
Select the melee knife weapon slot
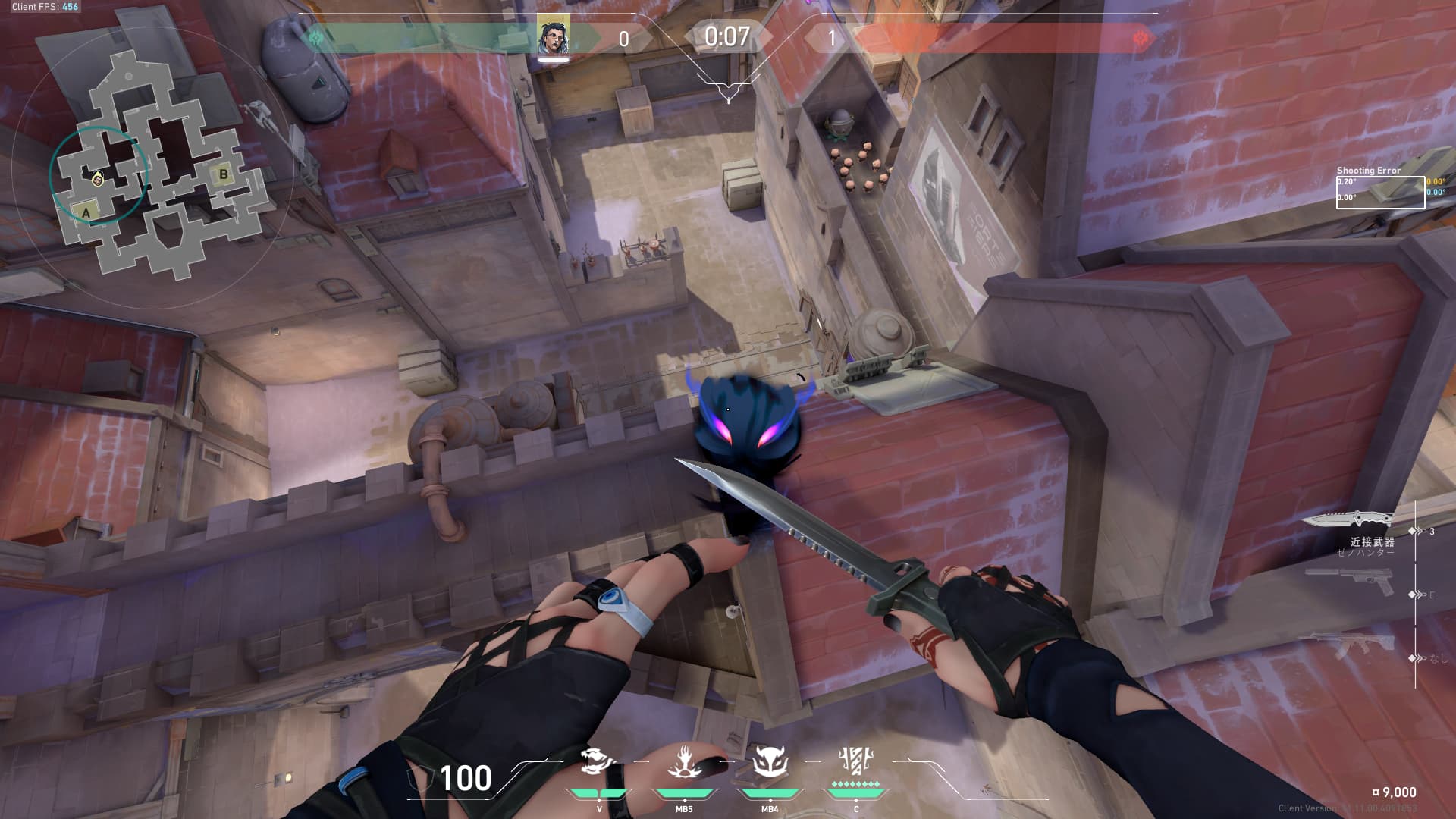pos(1348,519)
